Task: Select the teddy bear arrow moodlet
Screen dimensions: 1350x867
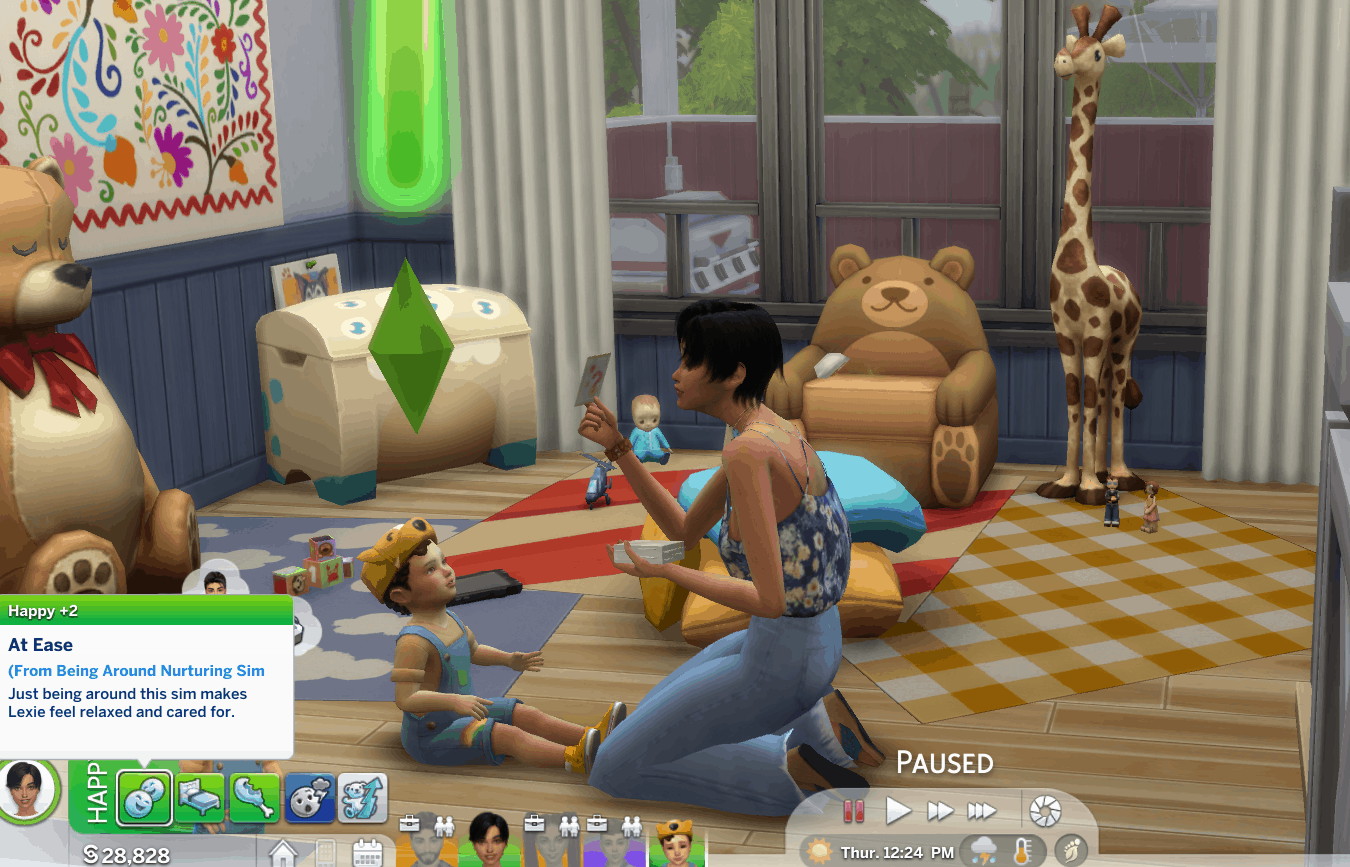Action: (362, 797)
